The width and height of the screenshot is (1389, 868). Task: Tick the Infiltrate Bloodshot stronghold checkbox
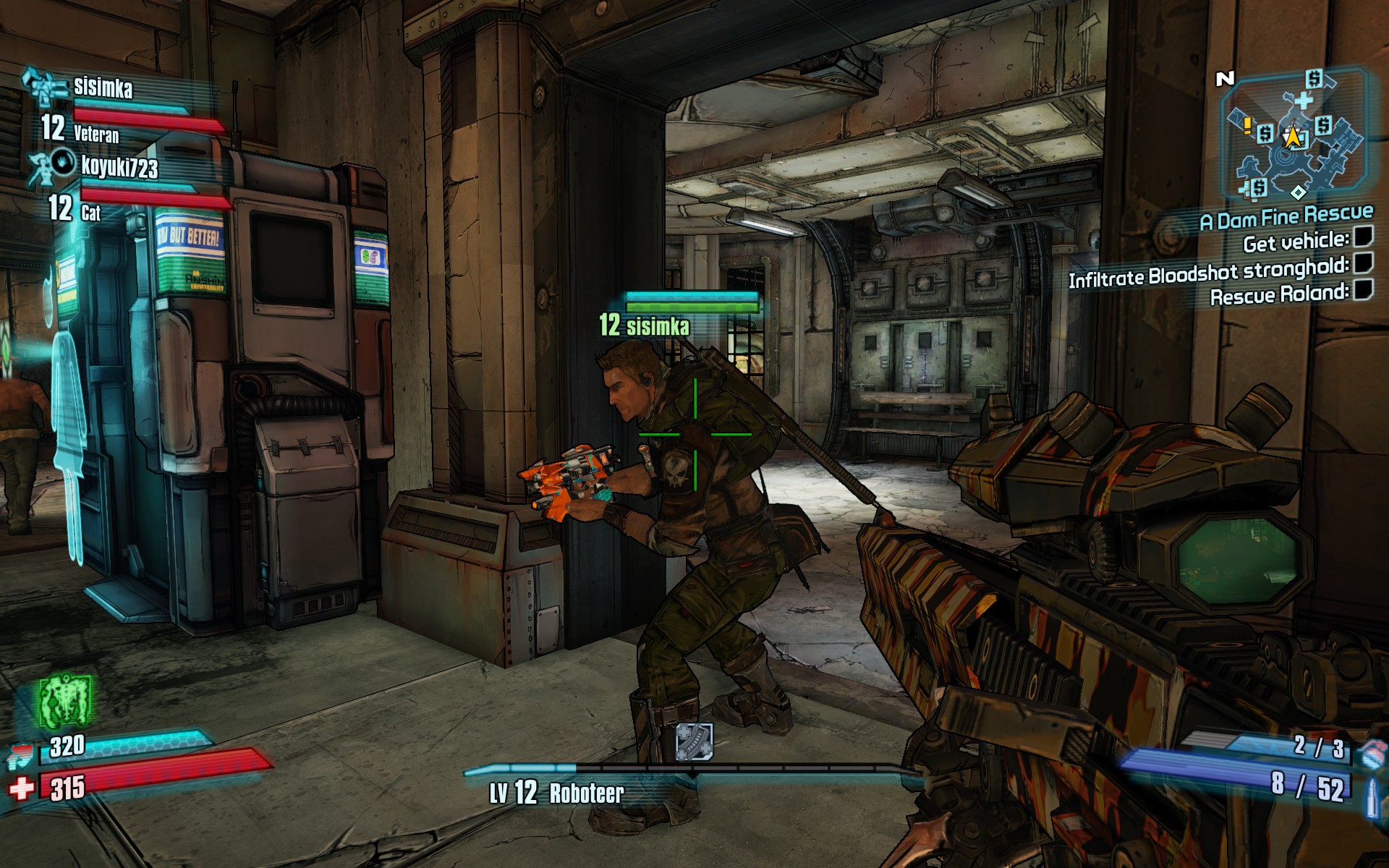point(1363,263)
